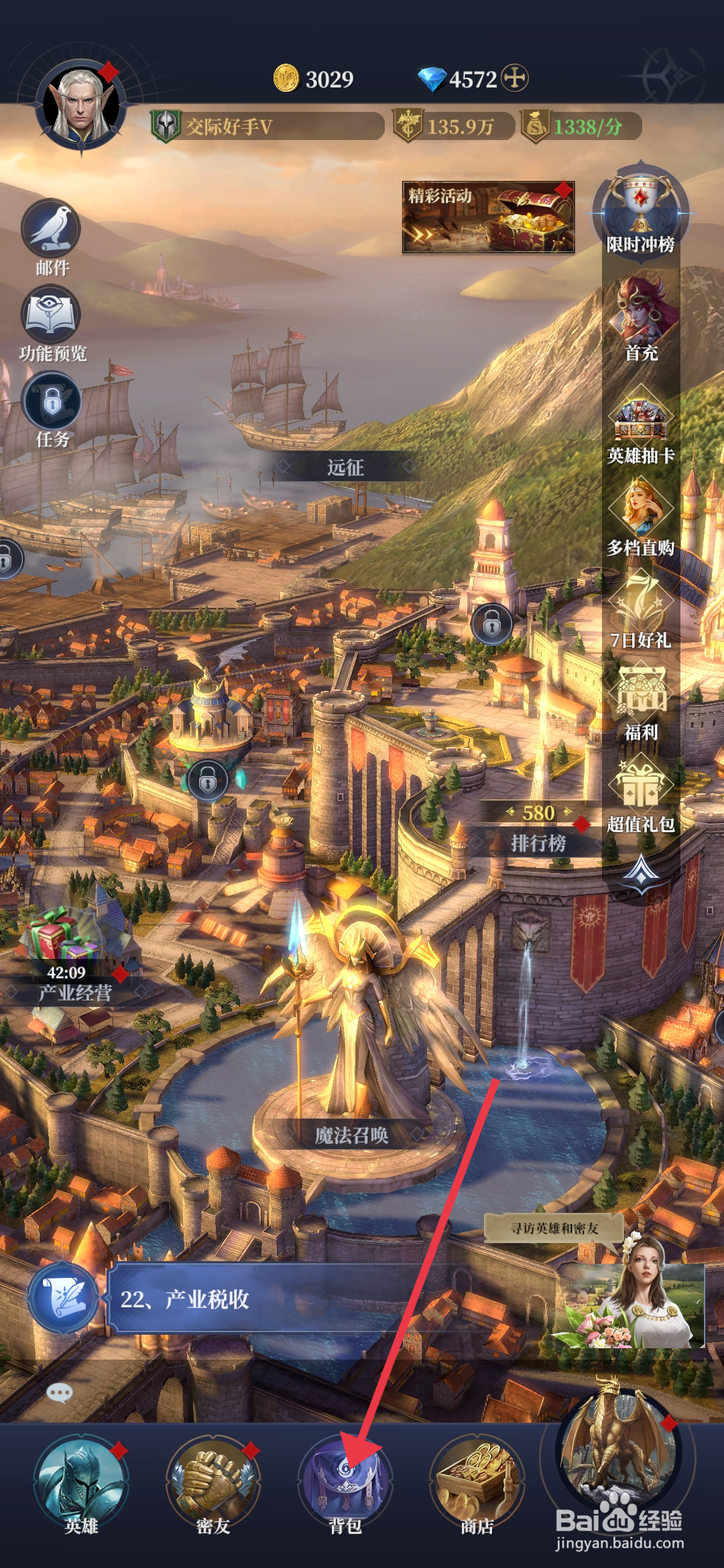Add diamonds with the plus button
Viewport: 724px width, 1568px height.
coord(515,78)
